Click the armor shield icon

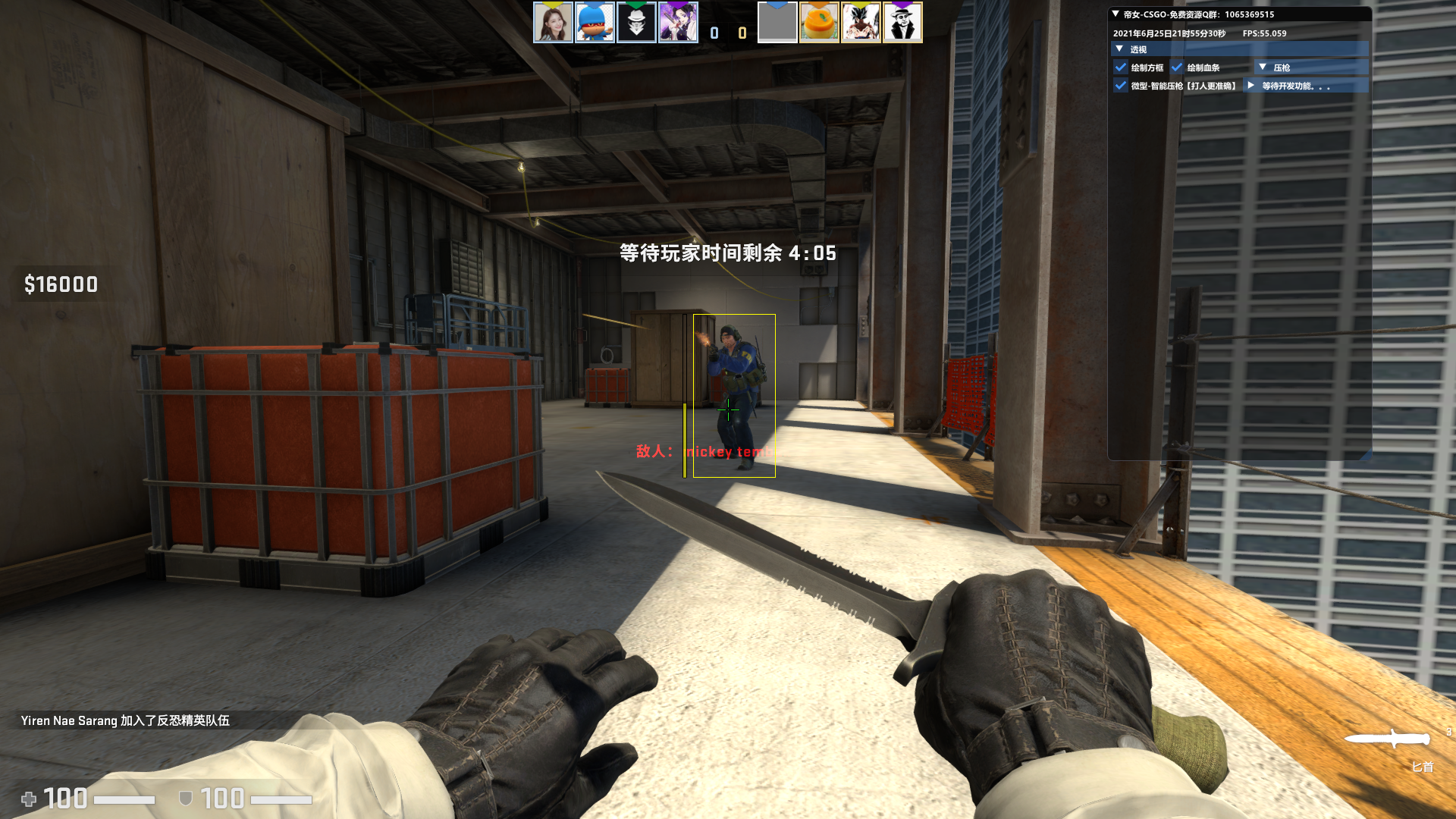[184, 798]
